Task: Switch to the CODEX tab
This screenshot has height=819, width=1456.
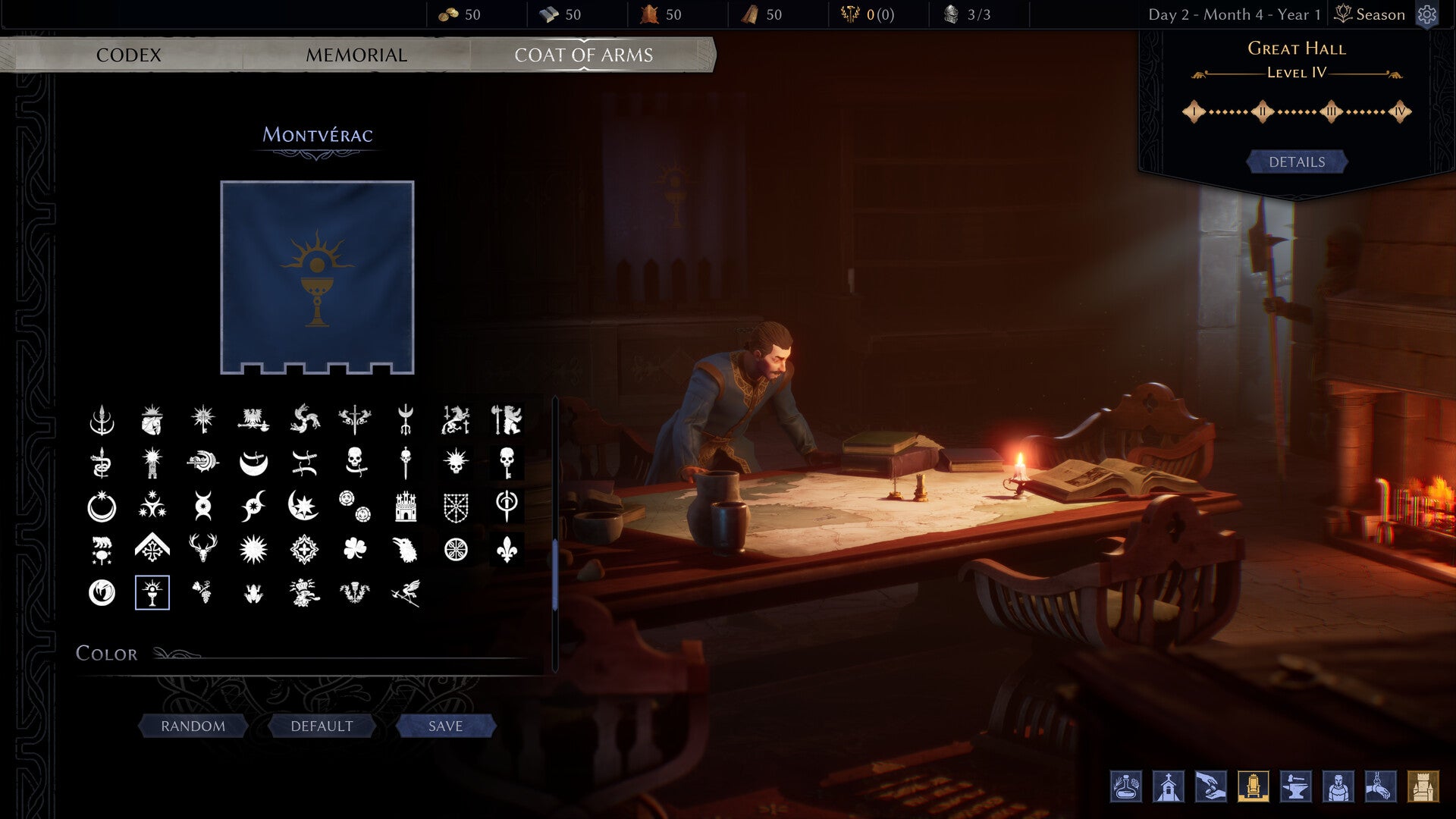Action: [129, 55]
